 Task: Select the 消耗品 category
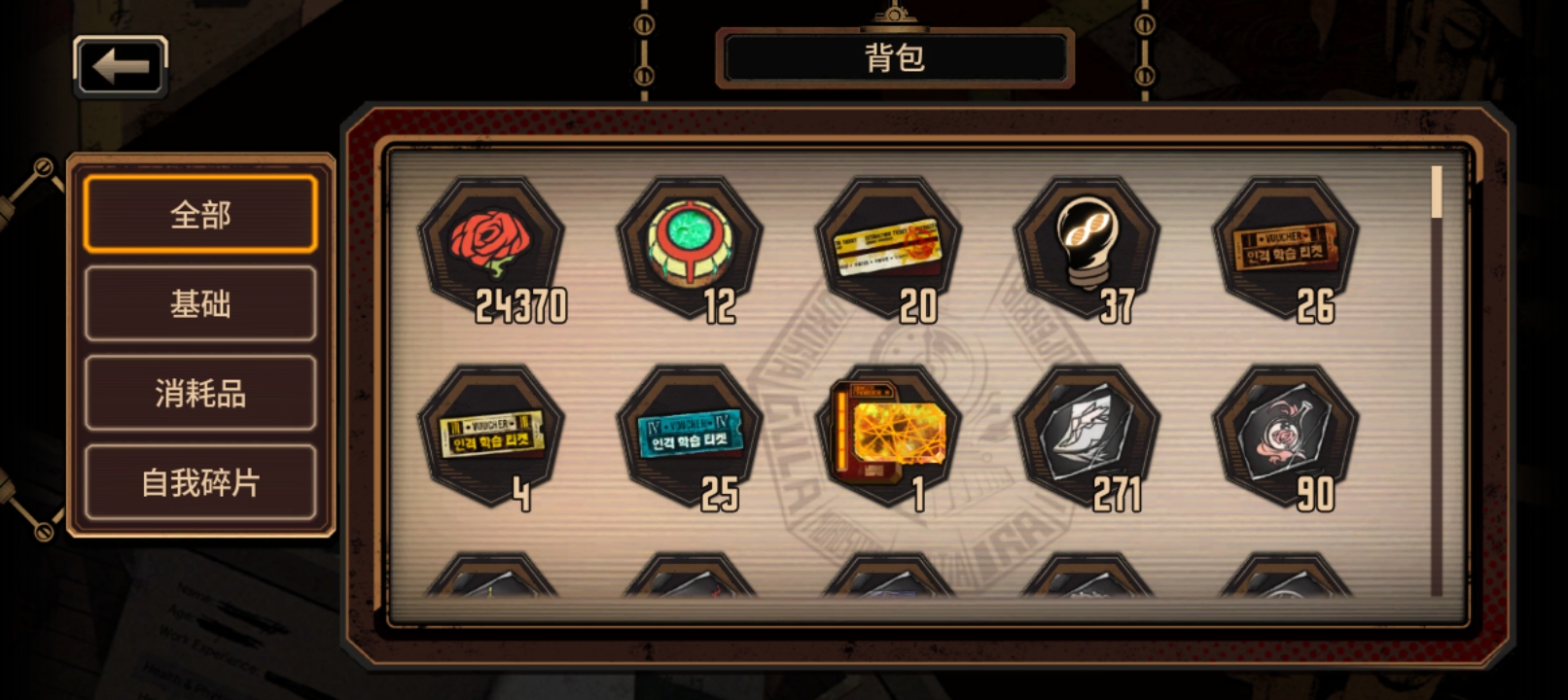(199, 393)
